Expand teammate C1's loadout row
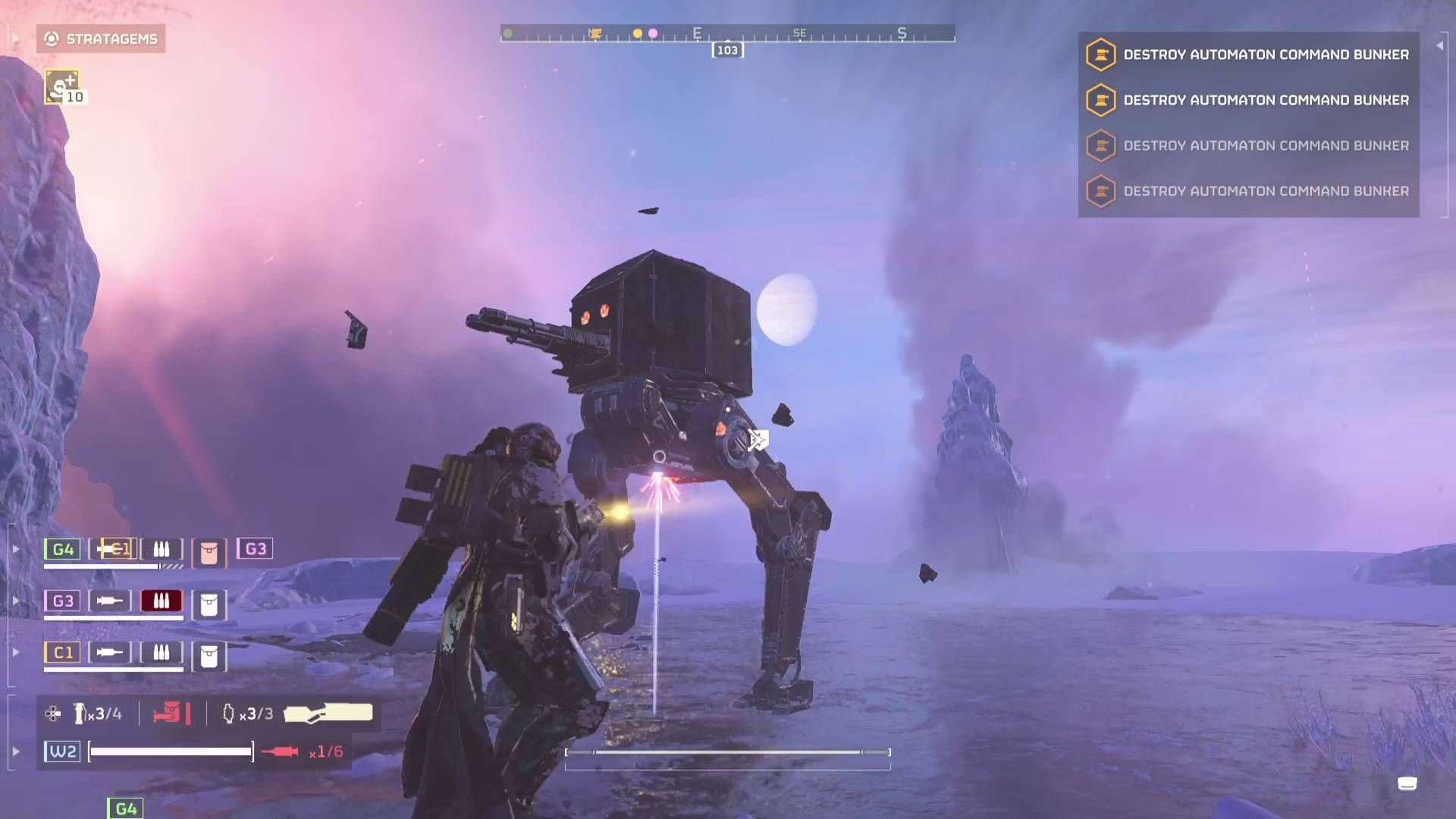 15,651
